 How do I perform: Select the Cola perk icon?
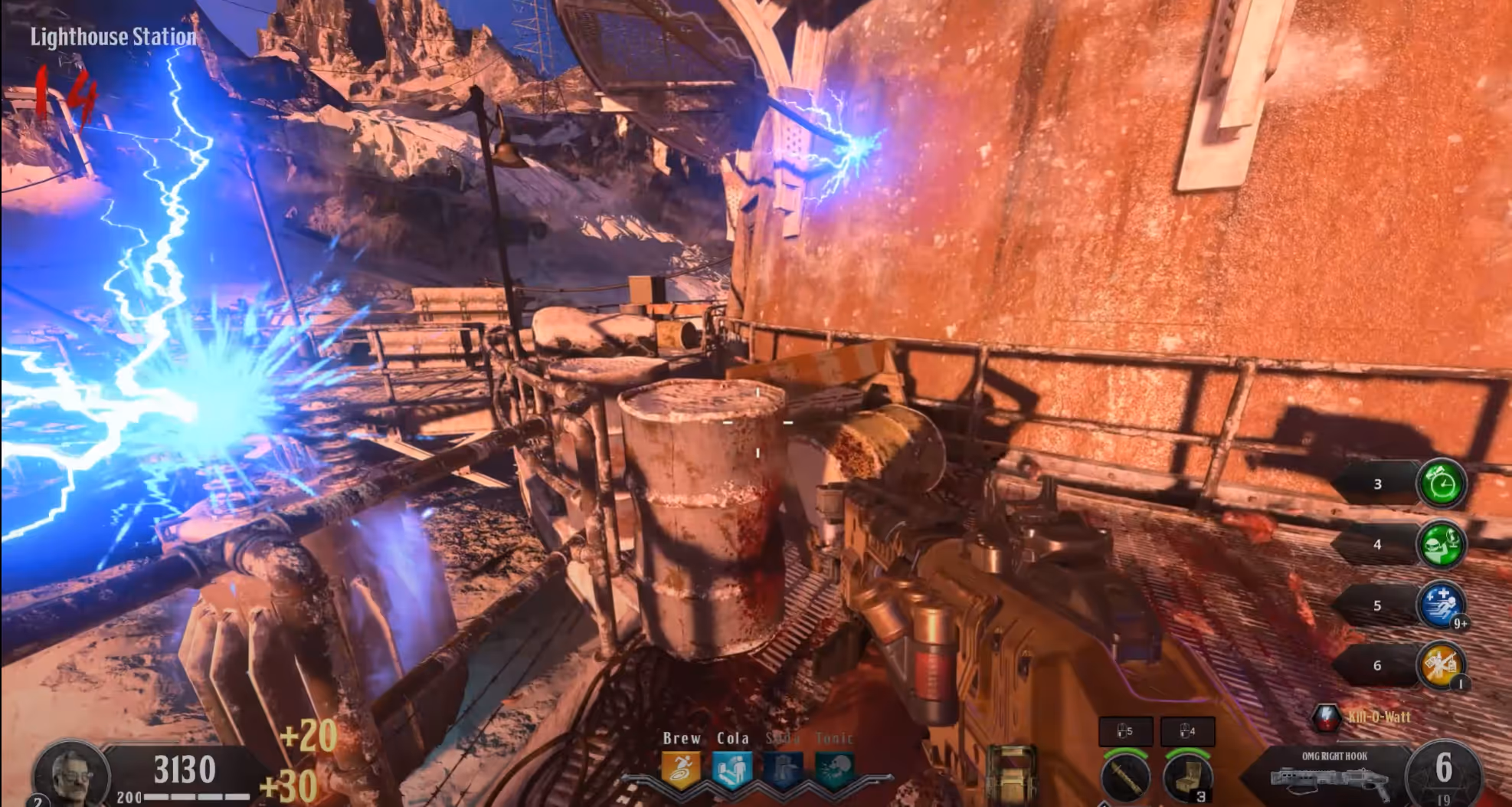tap(731, 769)
